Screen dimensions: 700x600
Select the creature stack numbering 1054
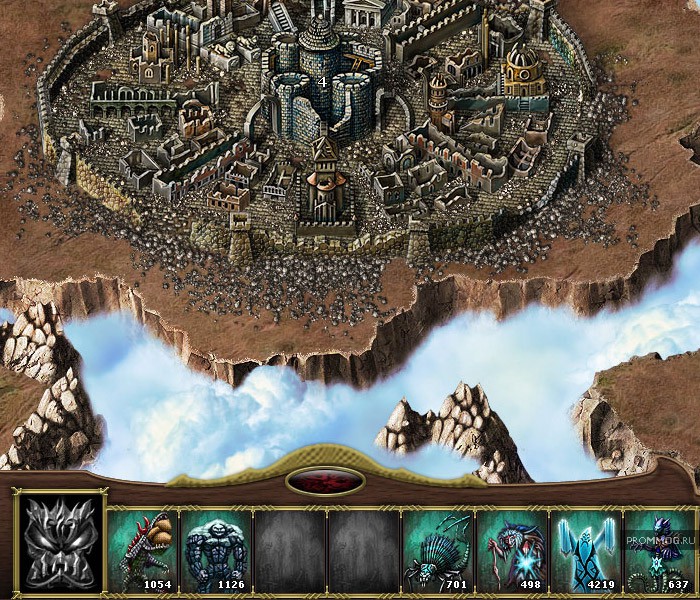click(x=142, y=549)
